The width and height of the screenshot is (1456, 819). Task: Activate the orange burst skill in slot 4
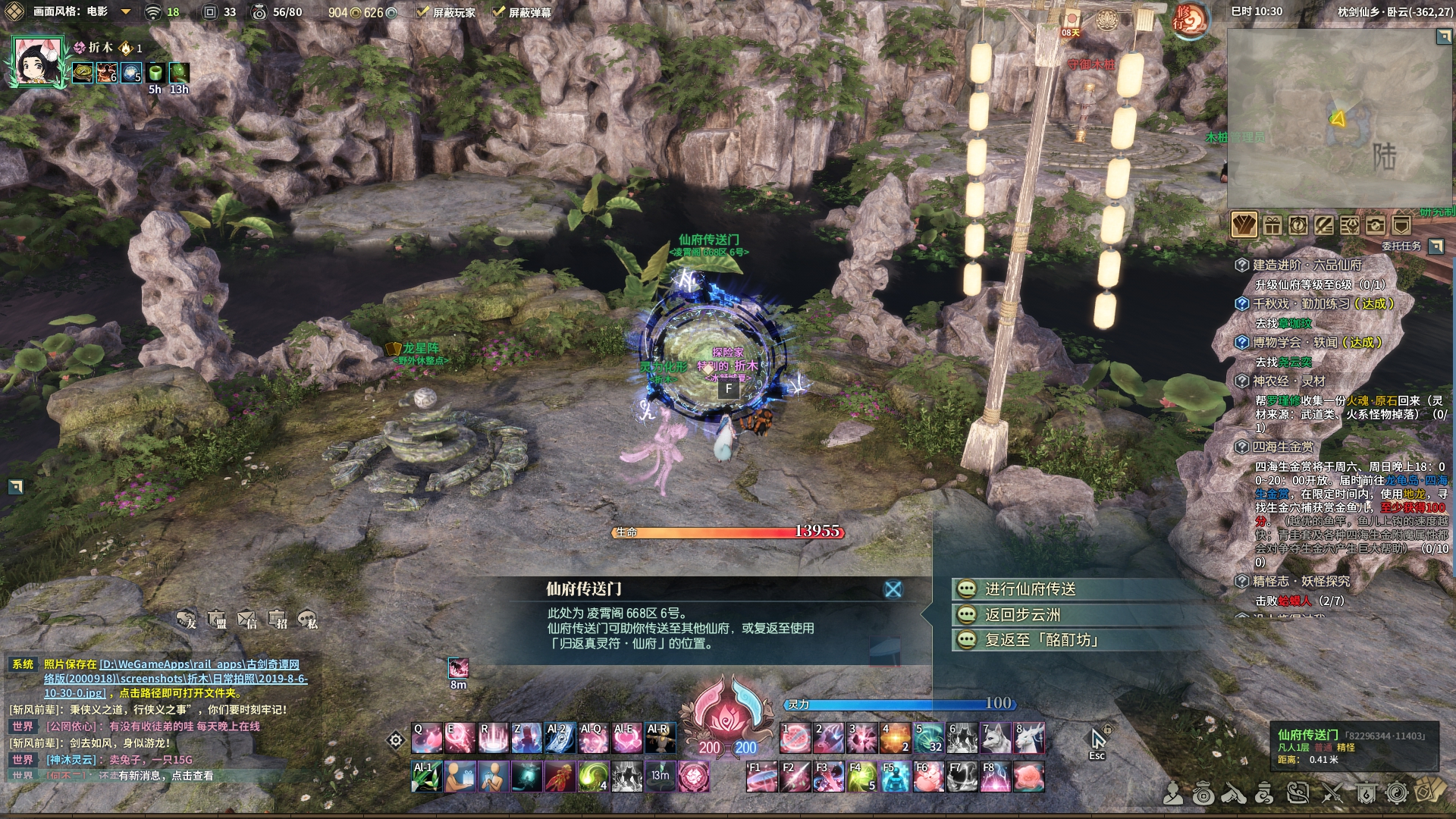(x=895, y=738)
